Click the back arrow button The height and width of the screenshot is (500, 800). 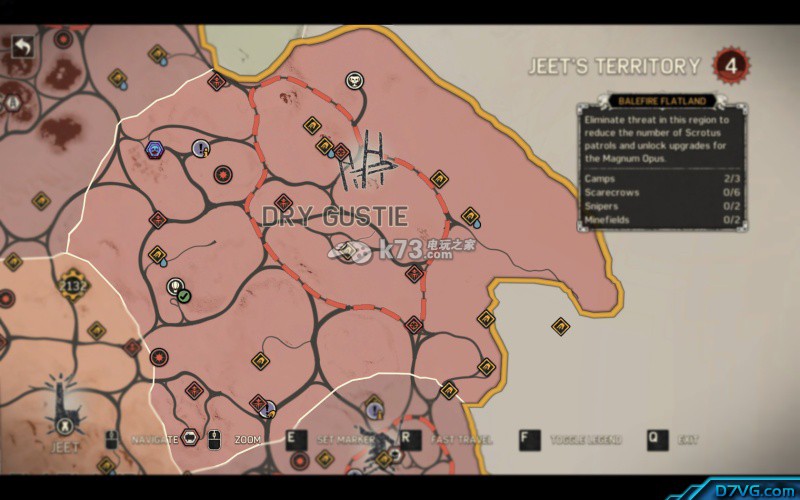(22, 46)
